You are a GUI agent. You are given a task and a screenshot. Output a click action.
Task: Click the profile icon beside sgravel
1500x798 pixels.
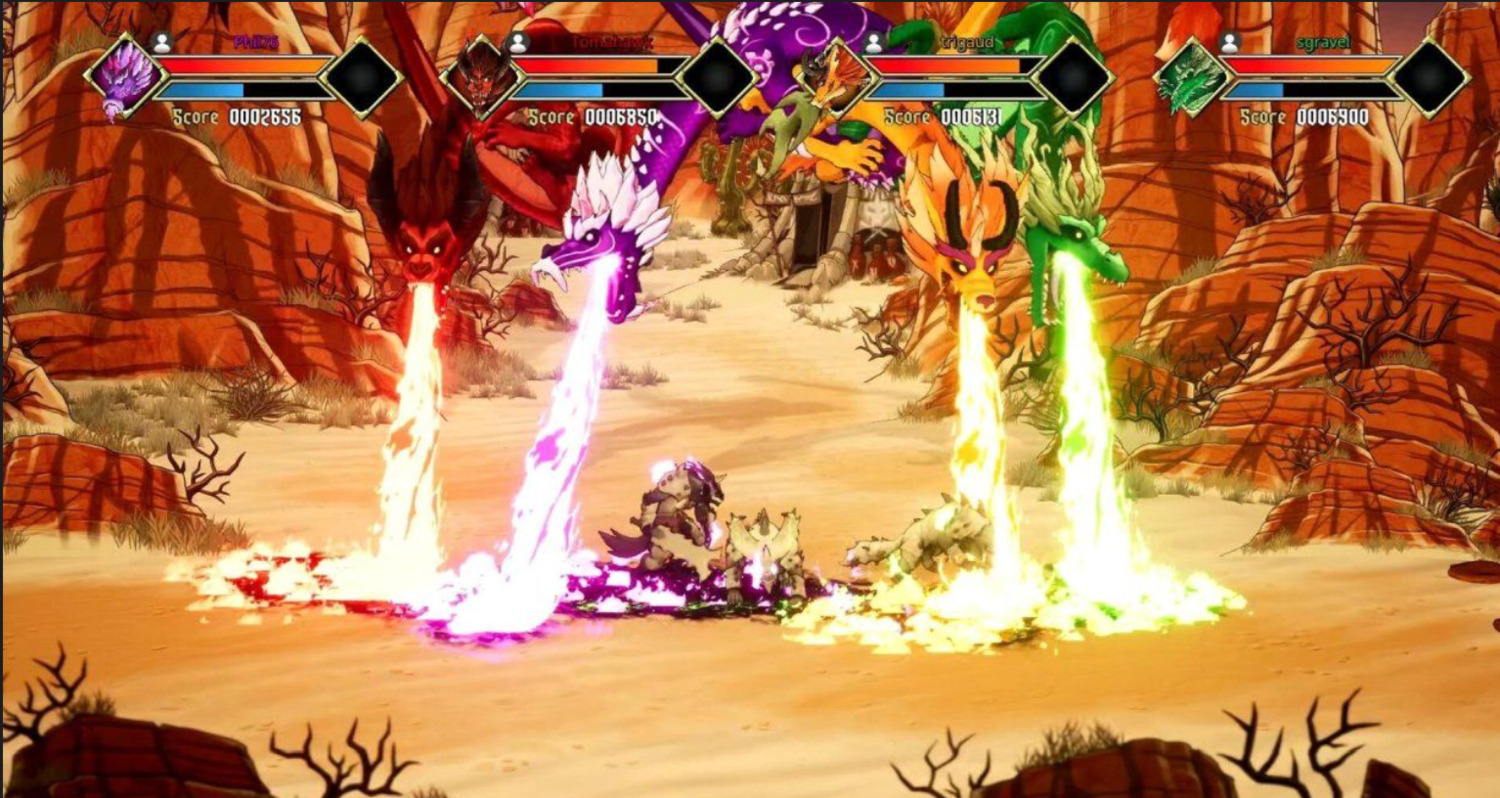[1230, 43]
